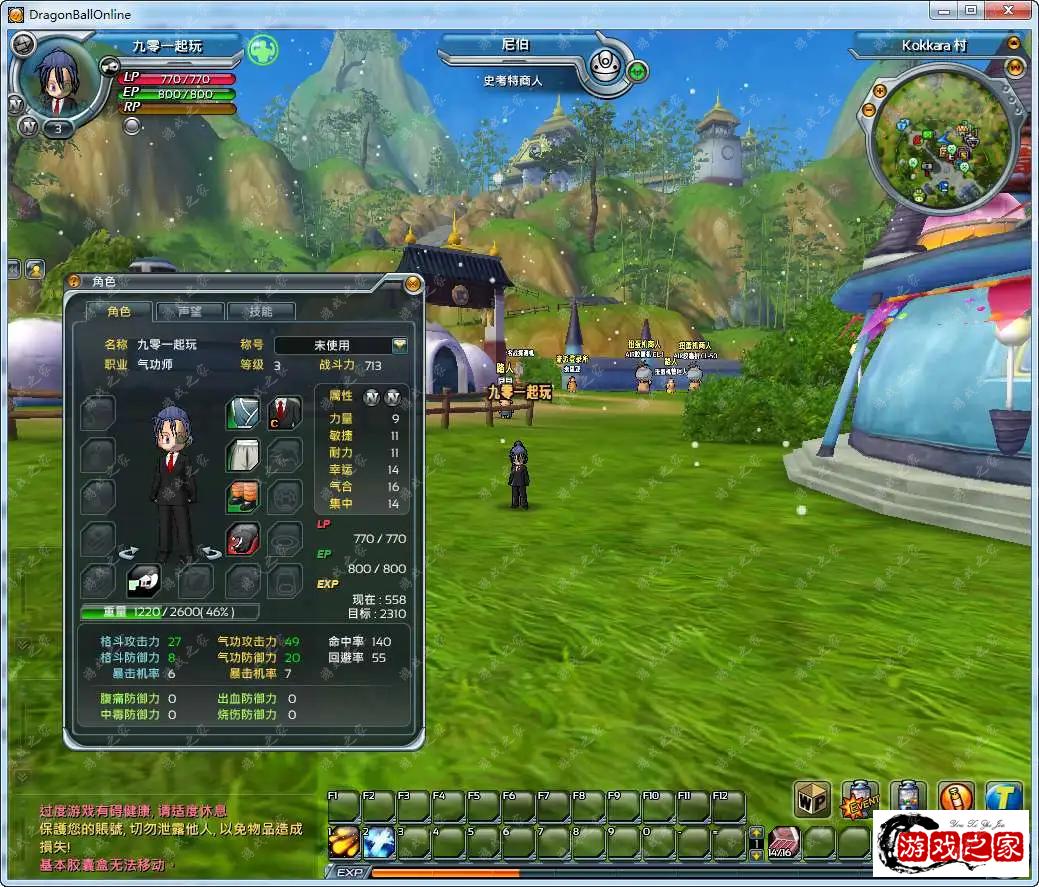Click the green button beside player name
Screen dimensions: 1039x887
pyautogui.click(x=263, y=48)
